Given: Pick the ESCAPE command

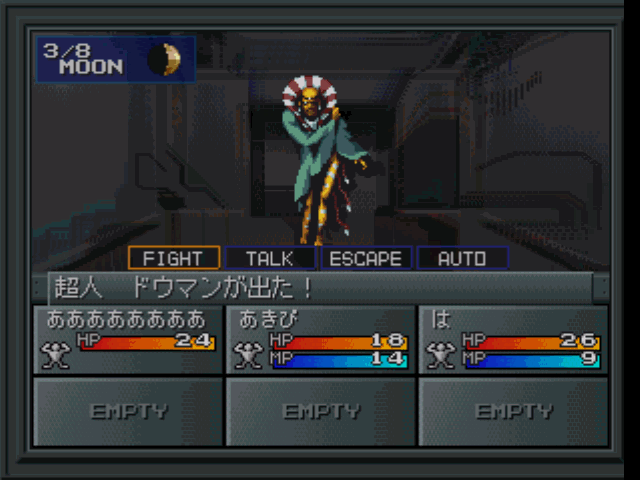Looking at the screenshot, I should coord(365,258).
